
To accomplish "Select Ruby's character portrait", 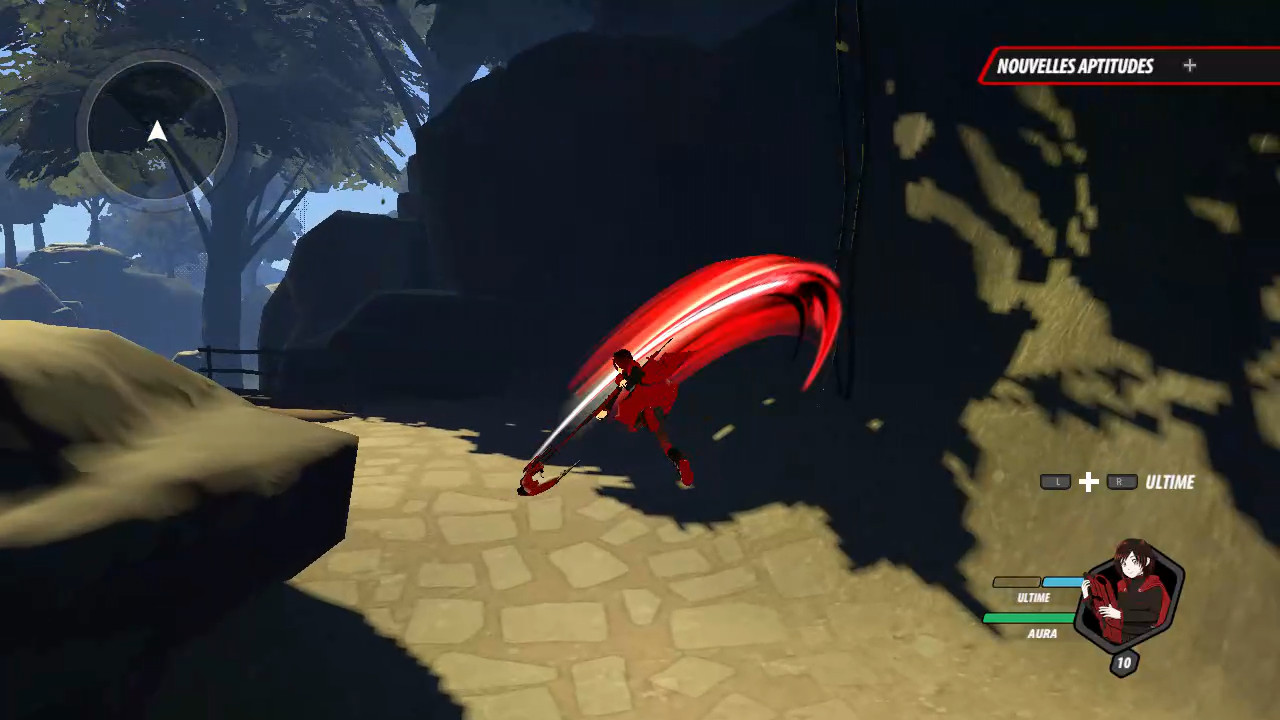I will click(1129, 596).
